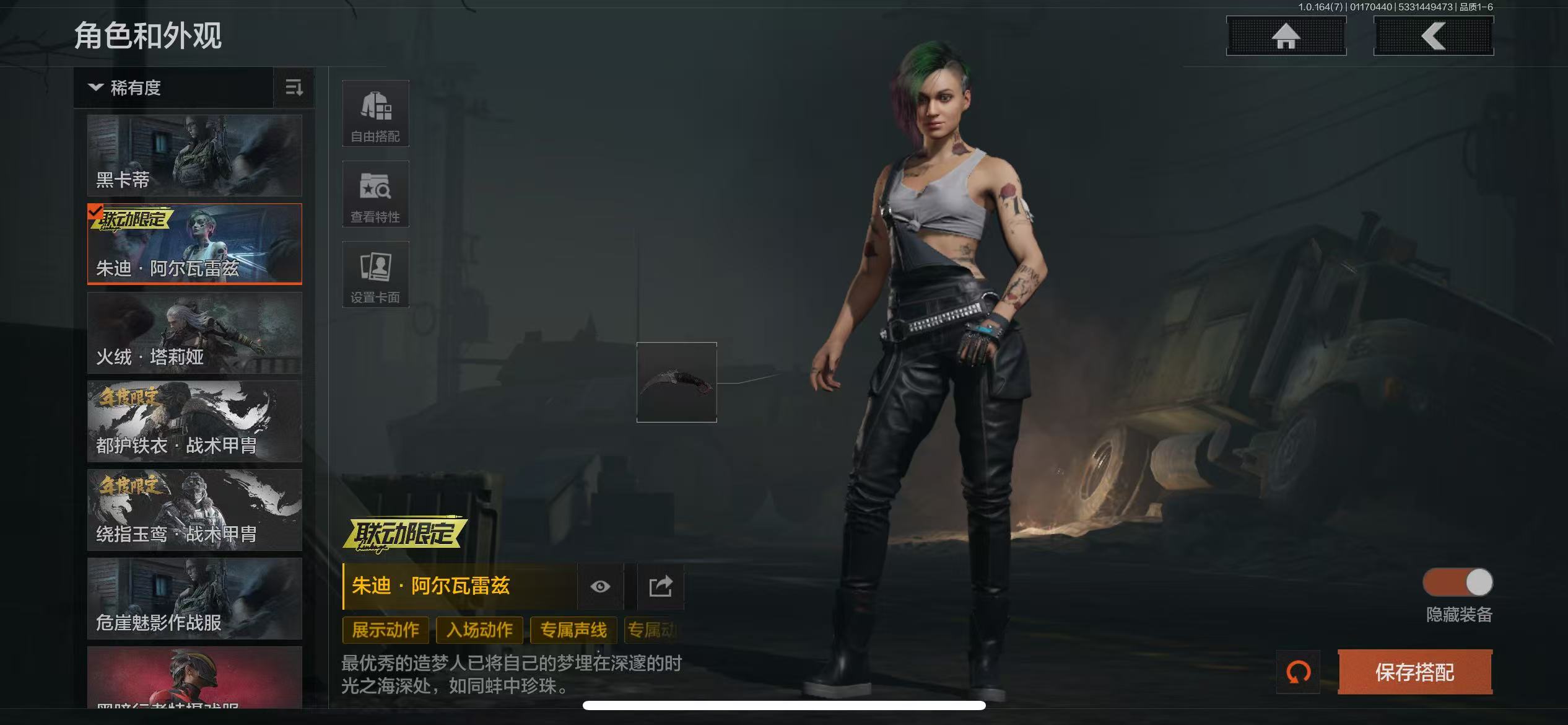Switch to the 展示动作 tab
Screen dimensions: 1568x725
(385, 630)
